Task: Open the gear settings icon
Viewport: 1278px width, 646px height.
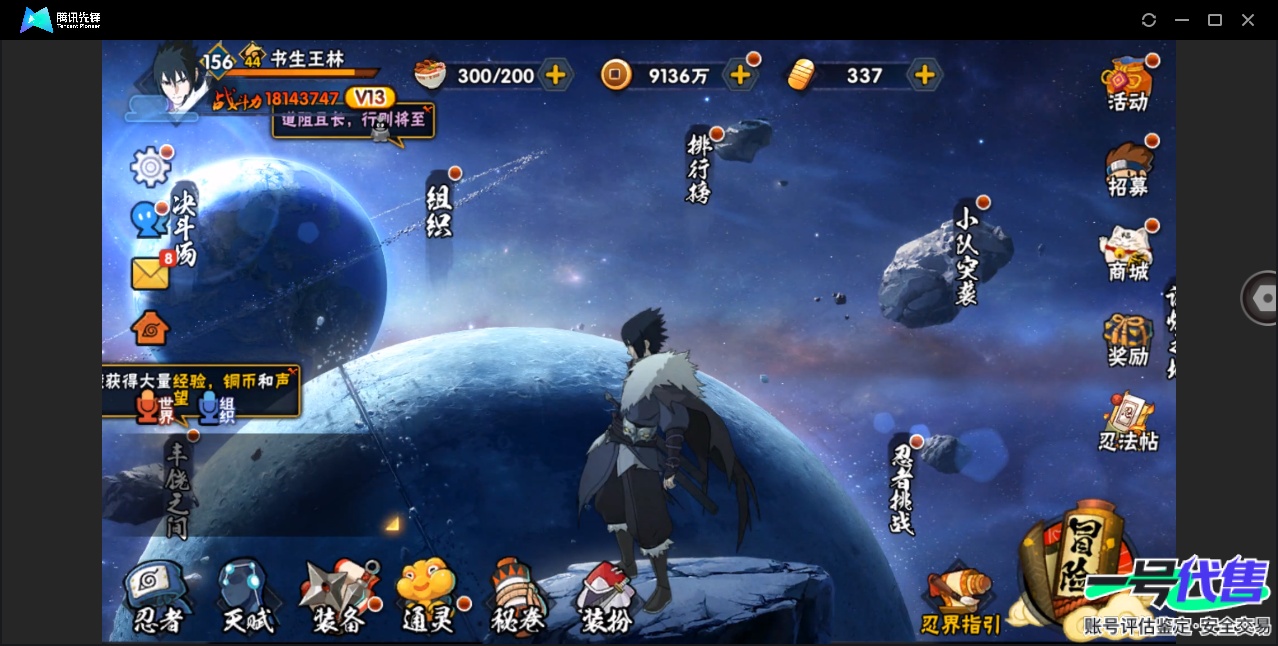Action: click(151, 166)
